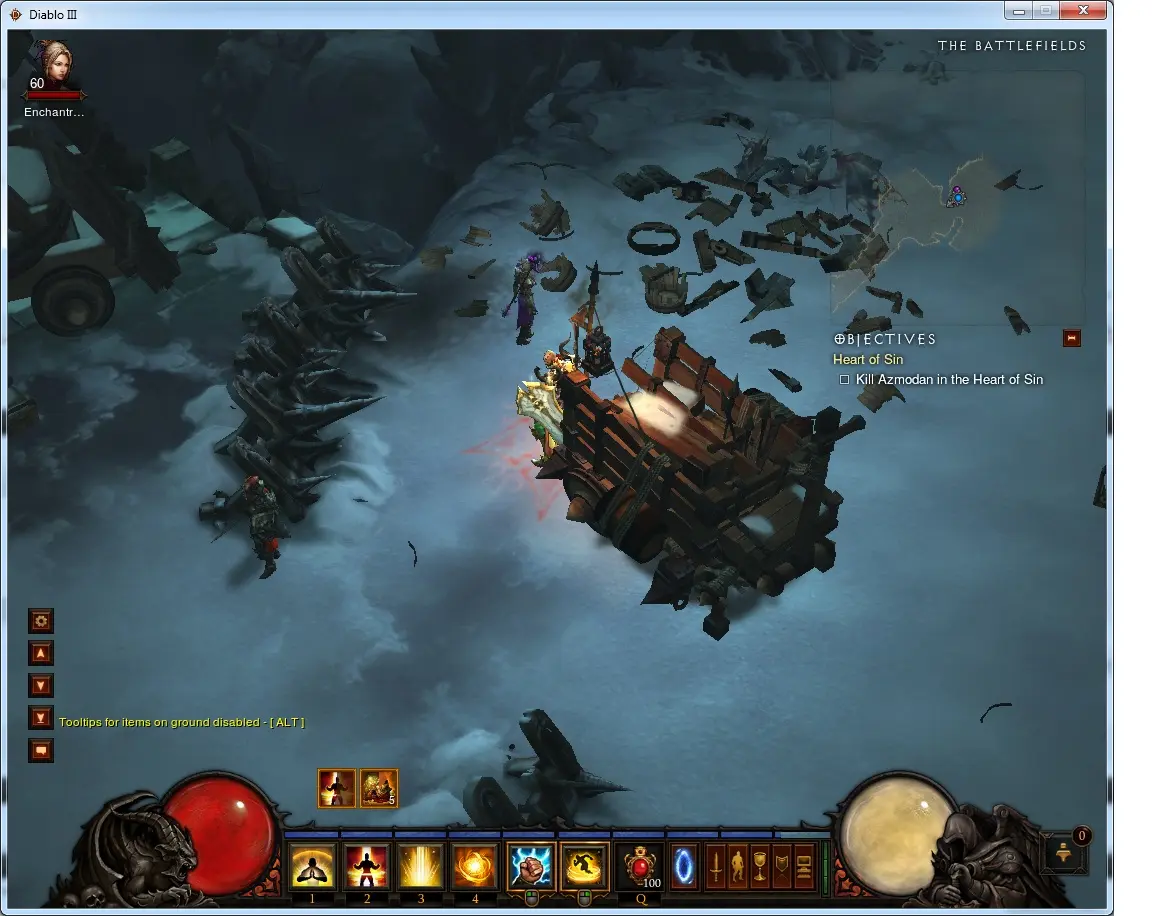Trigger the orange swirling orb skill
Viewport: 1152px width, 916px height.
(475, 866)
